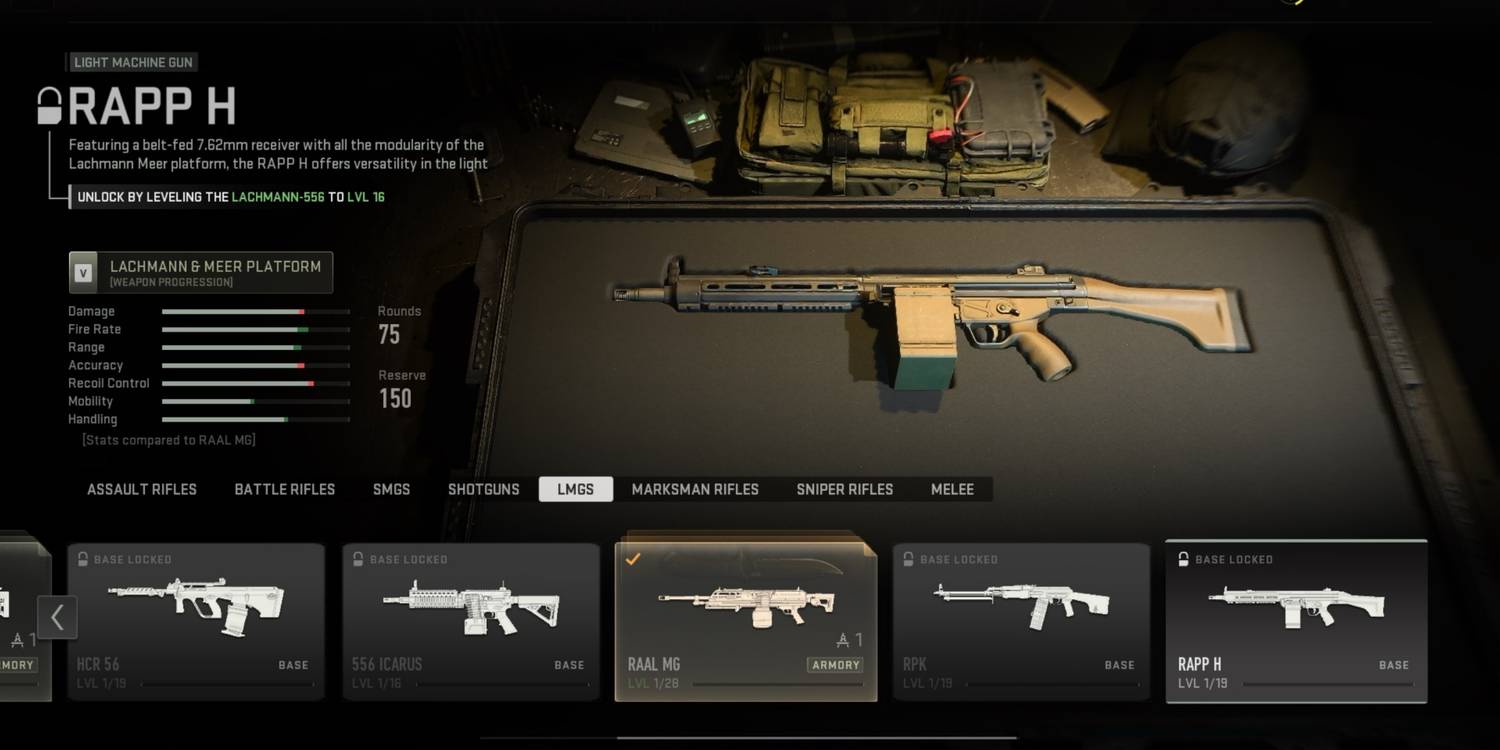Switch to the Battle Rifles tab
Image resolution: width=1500 pixels, height=750 pixels.
point(285,489)
